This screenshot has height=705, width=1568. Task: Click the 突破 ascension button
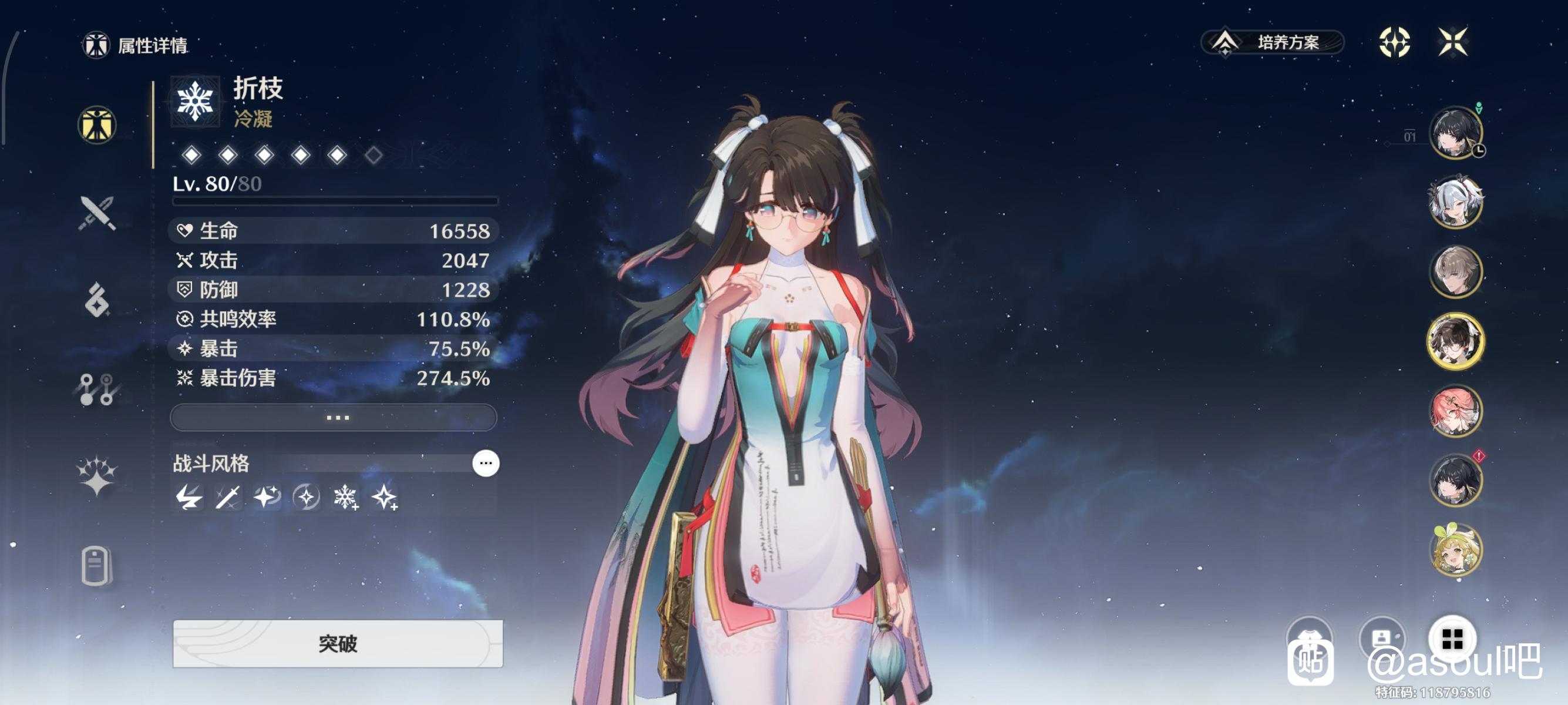337,643
